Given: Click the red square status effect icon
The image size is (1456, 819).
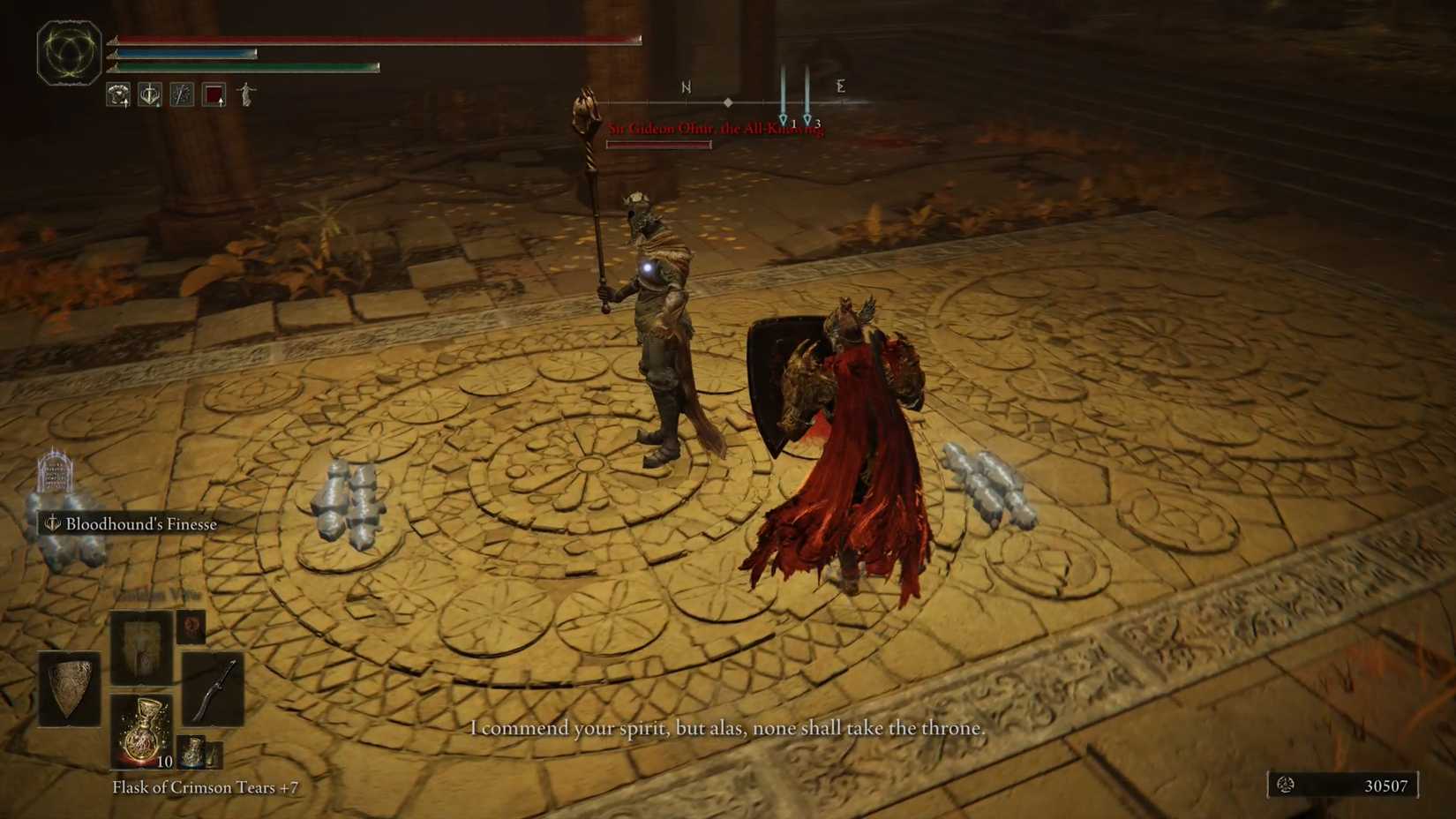Looking at the screenshot, I should pyautogui.click(x=214, y=94).
